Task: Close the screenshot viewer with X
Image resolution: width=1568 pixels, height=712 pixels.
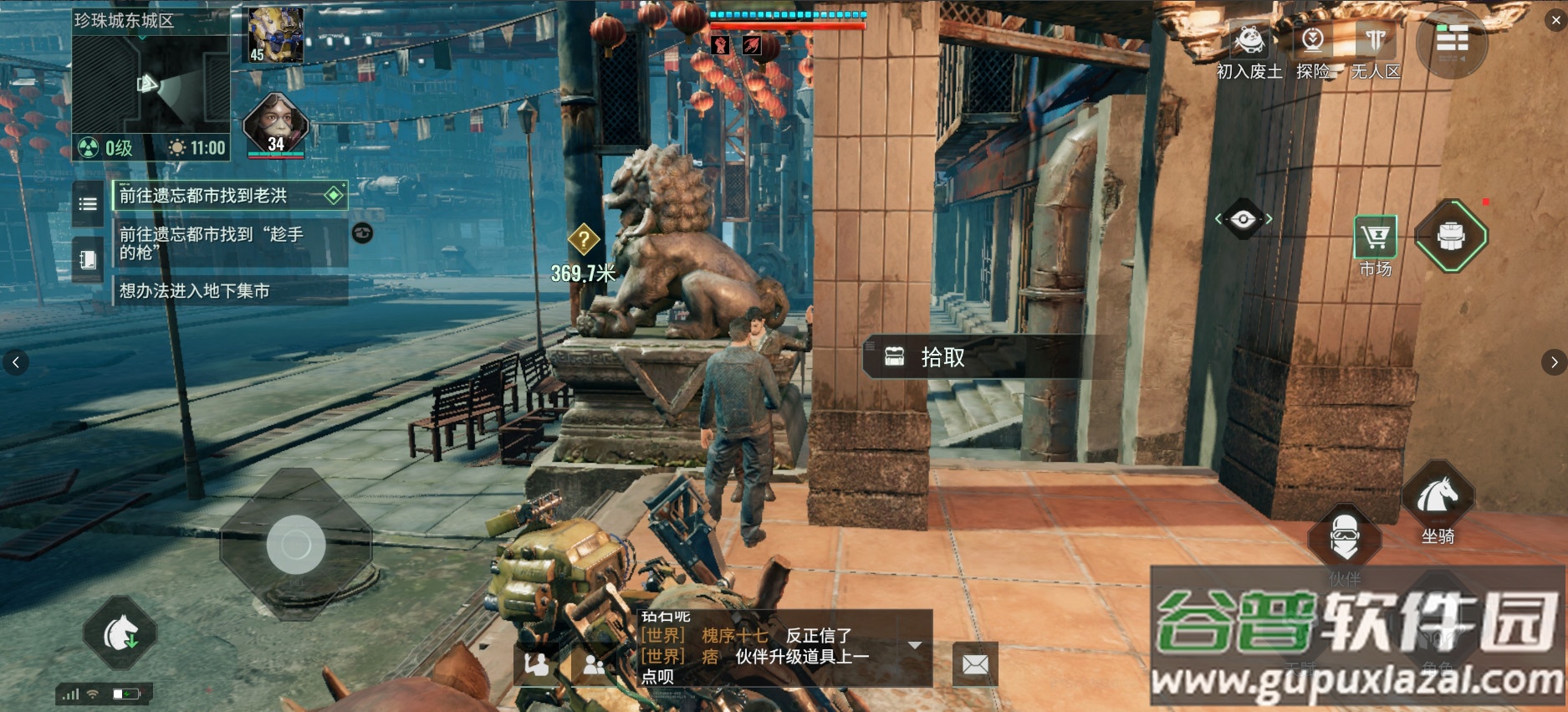Action: (1556, 20)
